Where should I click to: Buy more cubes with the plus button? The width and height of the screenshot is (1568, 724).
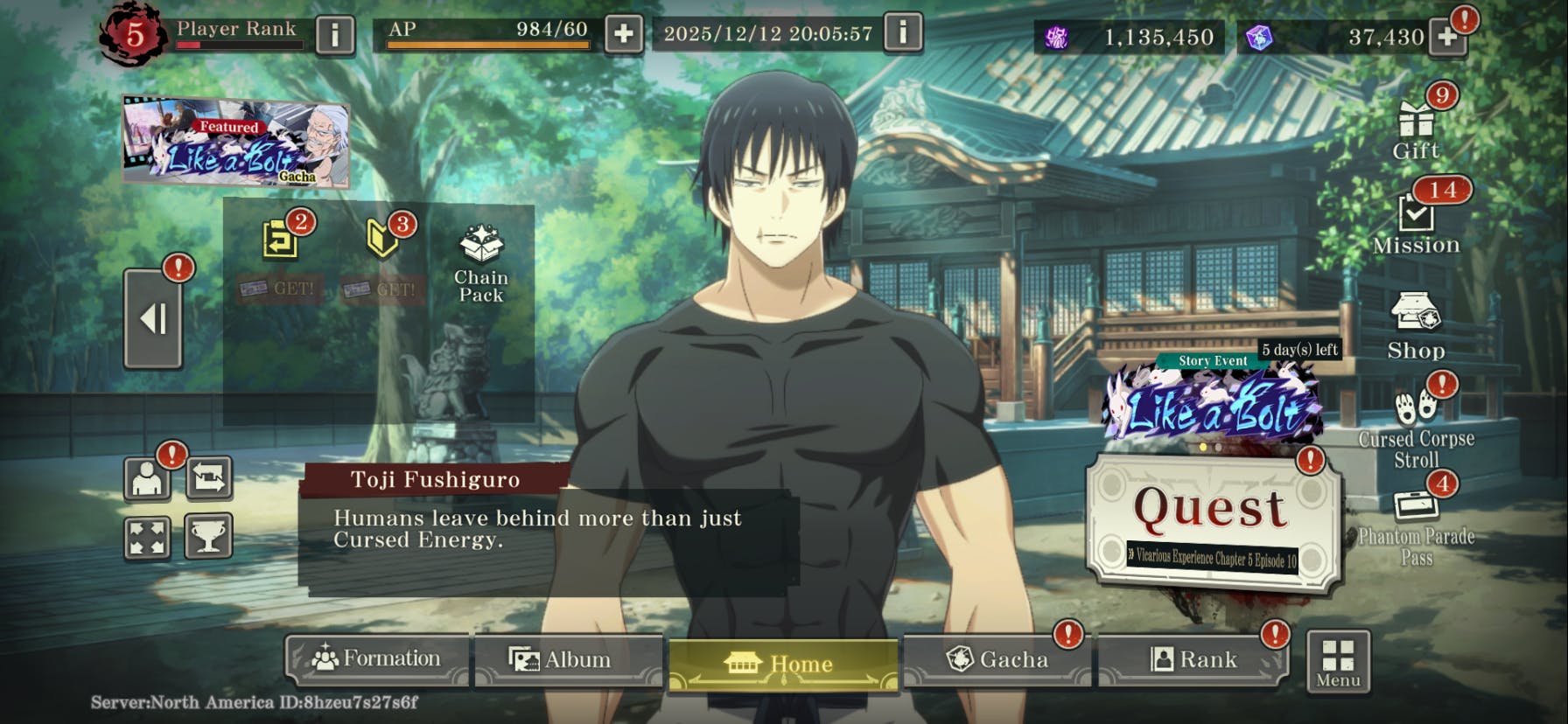1447,37
